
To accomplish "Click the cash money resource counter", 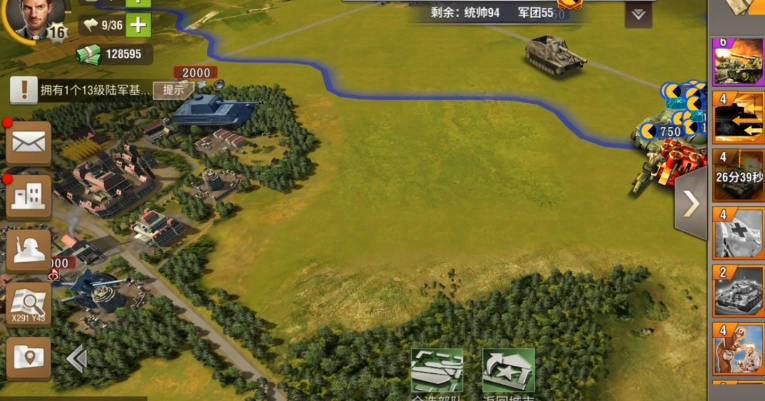I will [x=114, y=54].
